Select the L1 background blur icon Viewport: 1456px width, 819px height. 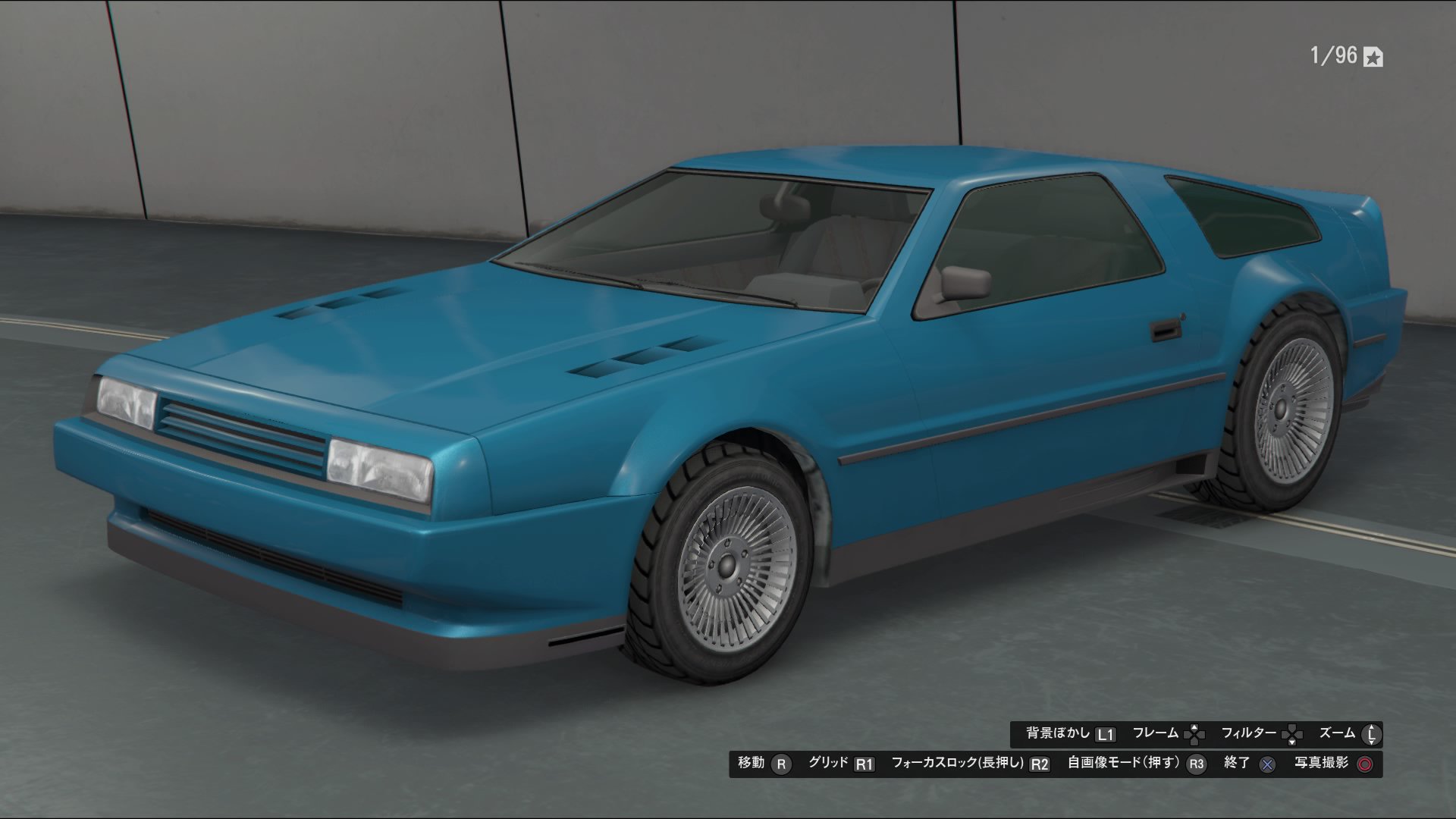click(x=1107, y=733)
